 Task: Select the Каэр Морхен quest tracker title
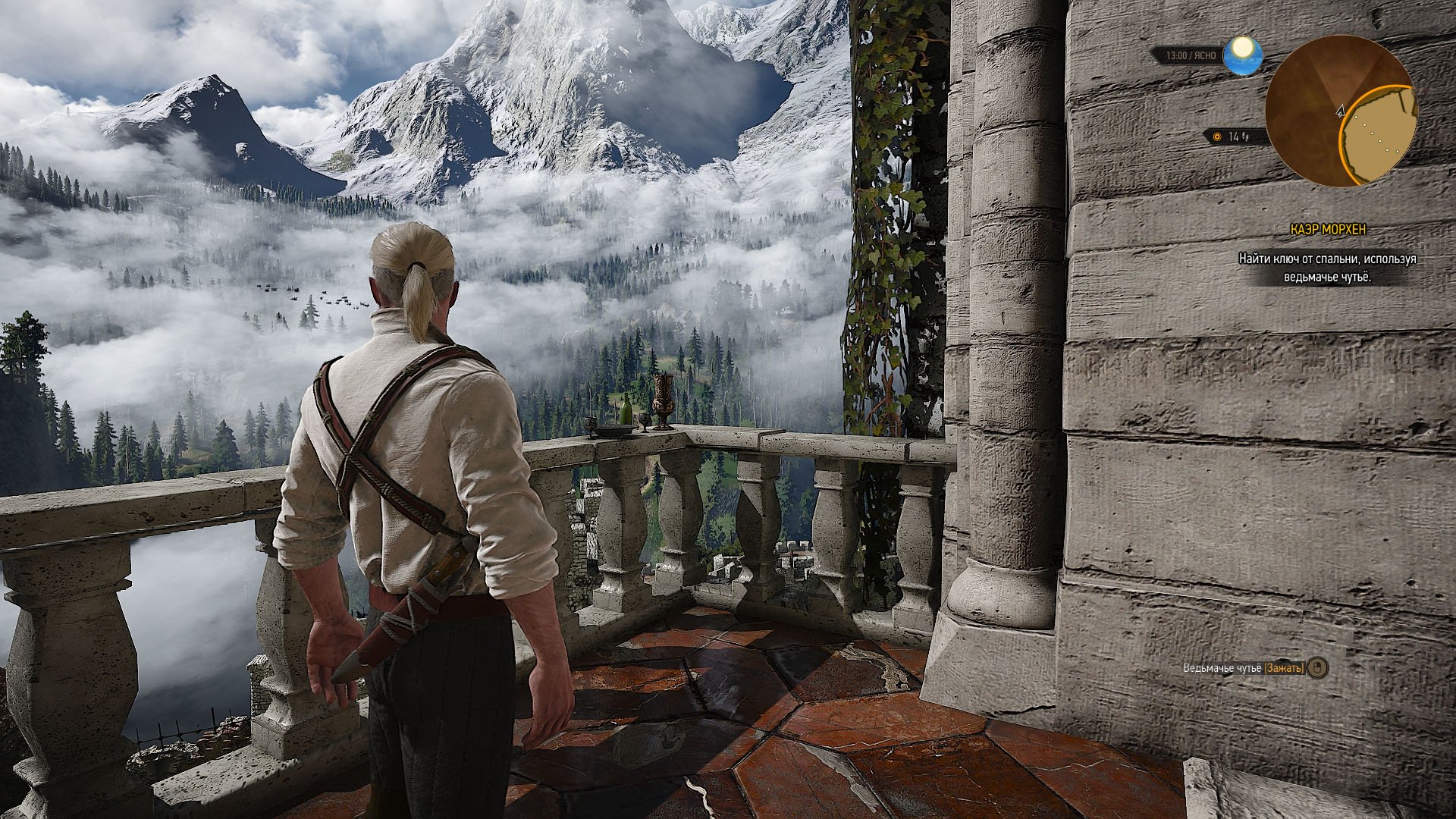coord(1328,229)
